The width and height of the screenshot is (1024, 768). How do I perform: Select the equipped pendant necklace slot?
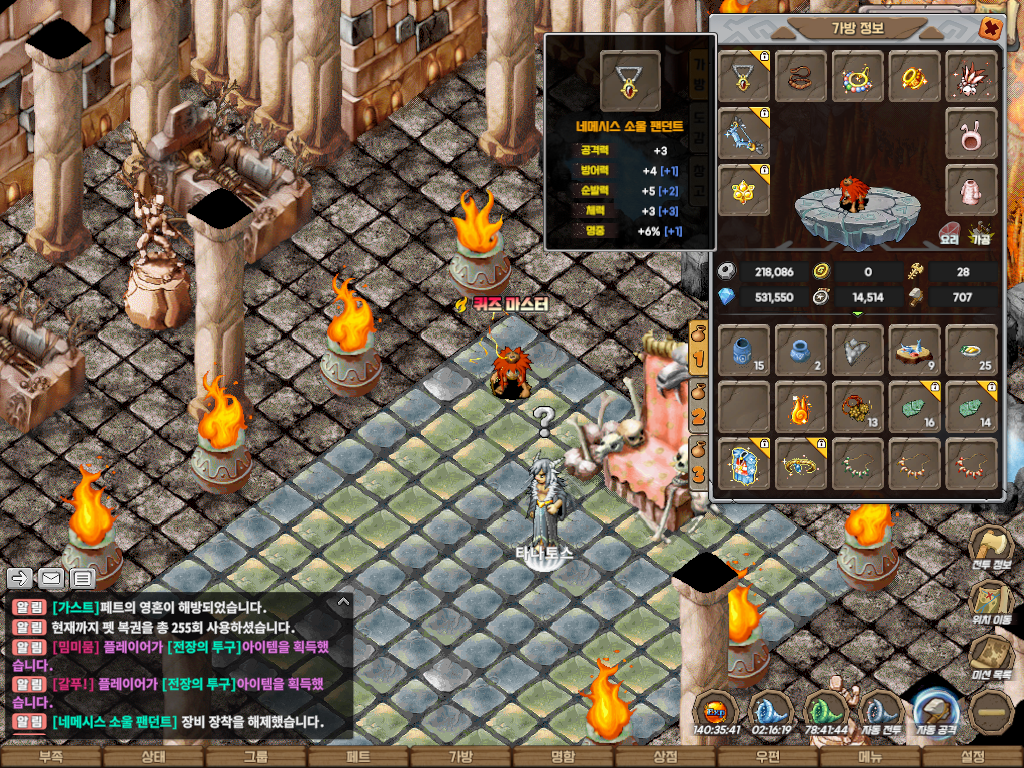744,77
